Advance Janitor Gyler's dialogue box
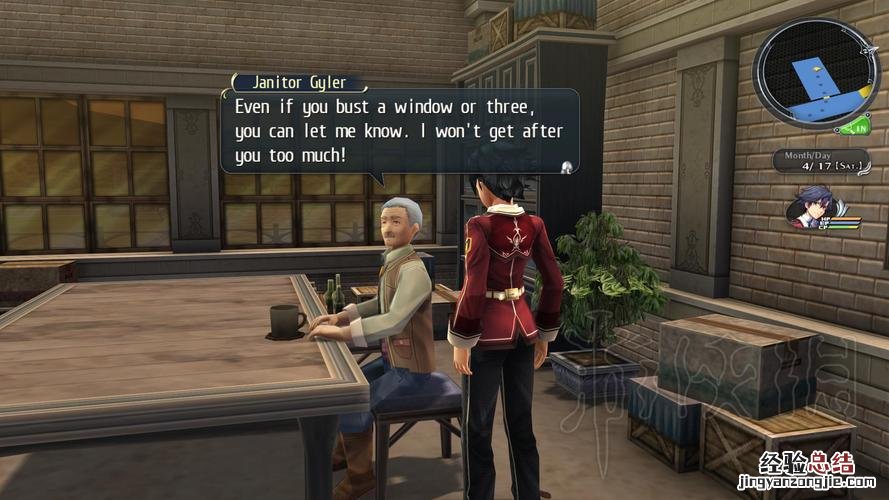The height and width of the screenshot is (500, 889). (x=398, y=131)
